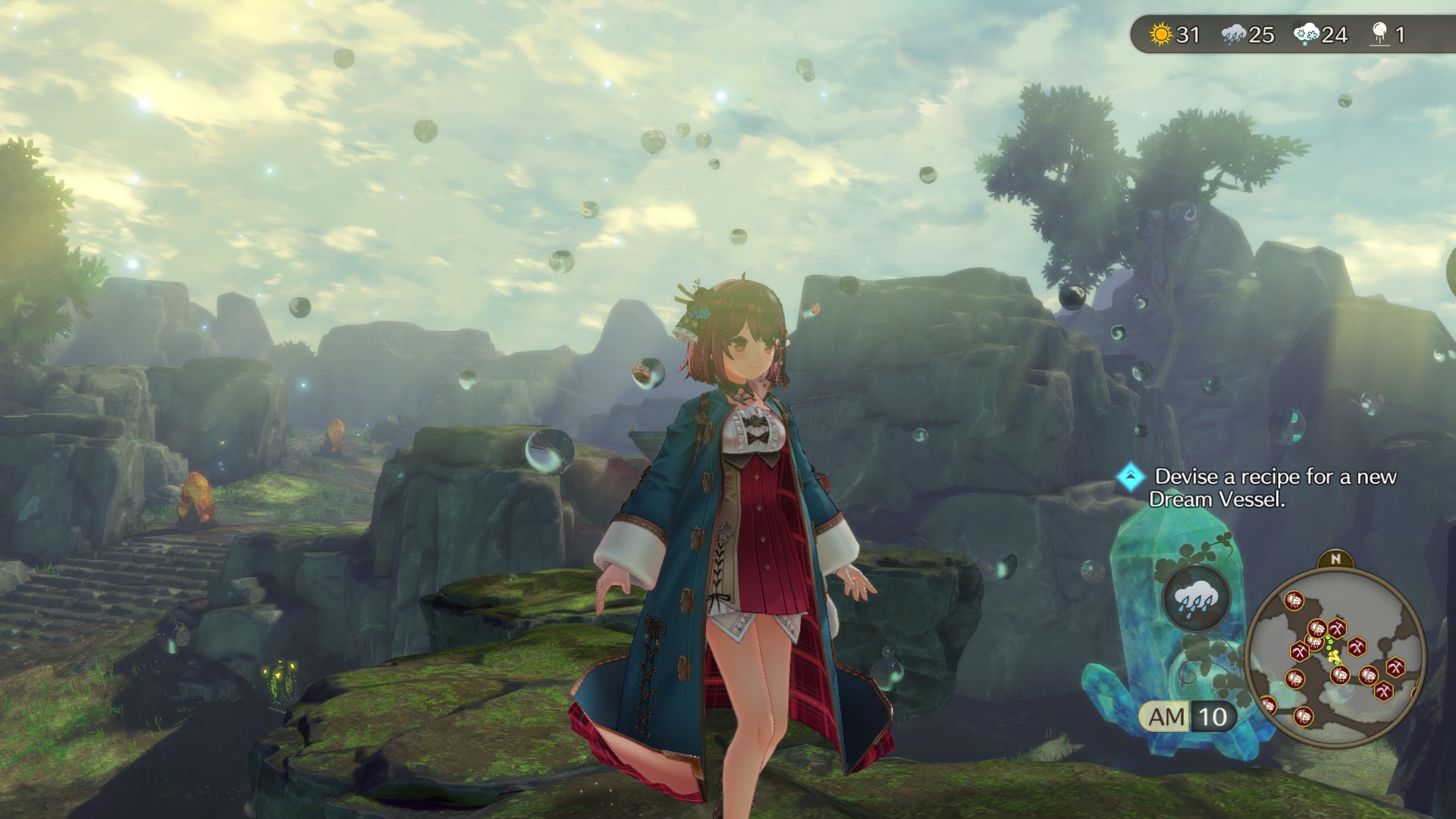Click the gathering icon at the minimap's bottom

(x=1303, y=717)
